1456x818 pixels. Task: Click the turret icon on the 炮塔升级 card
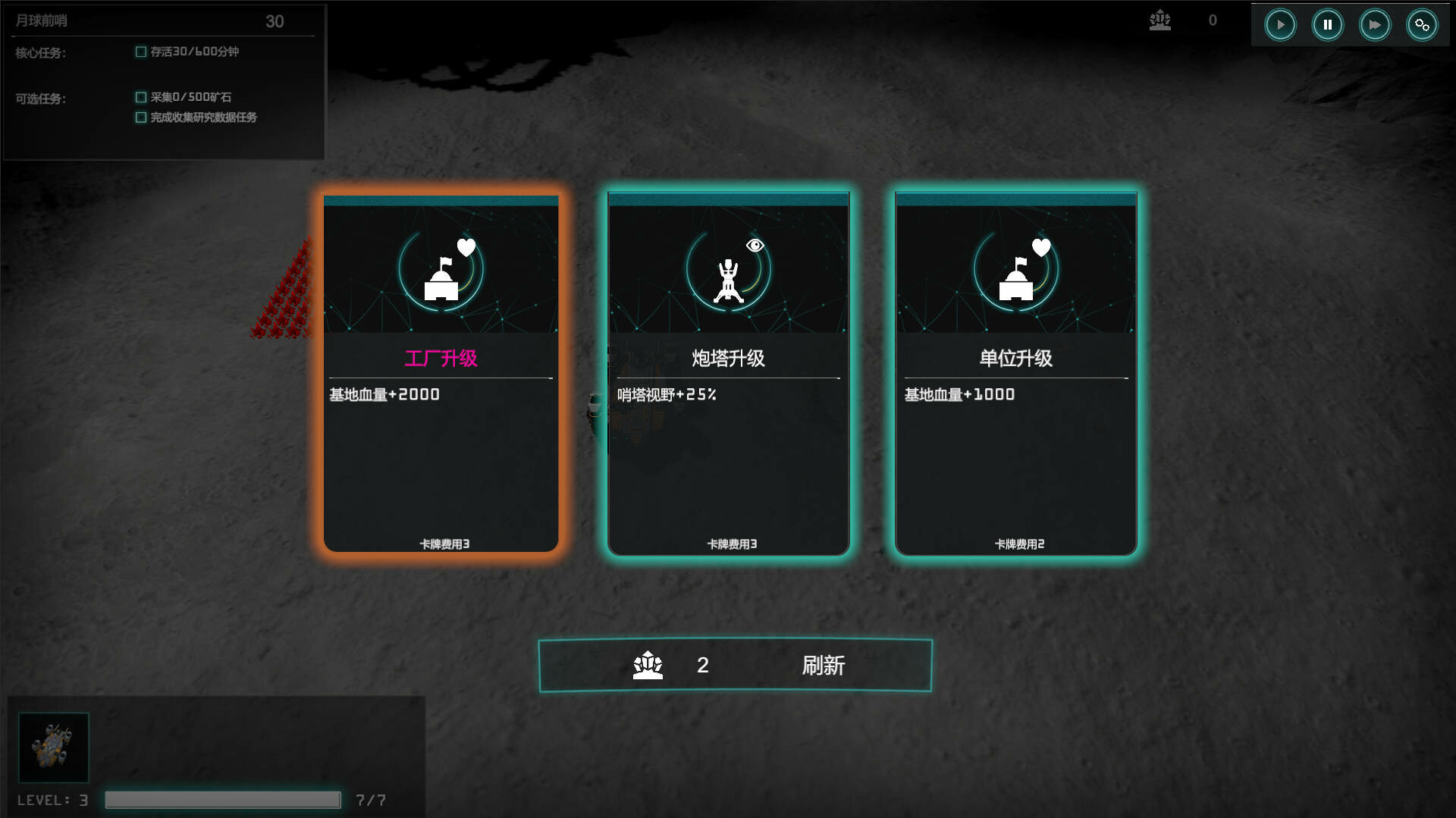(x=727, y=282)
